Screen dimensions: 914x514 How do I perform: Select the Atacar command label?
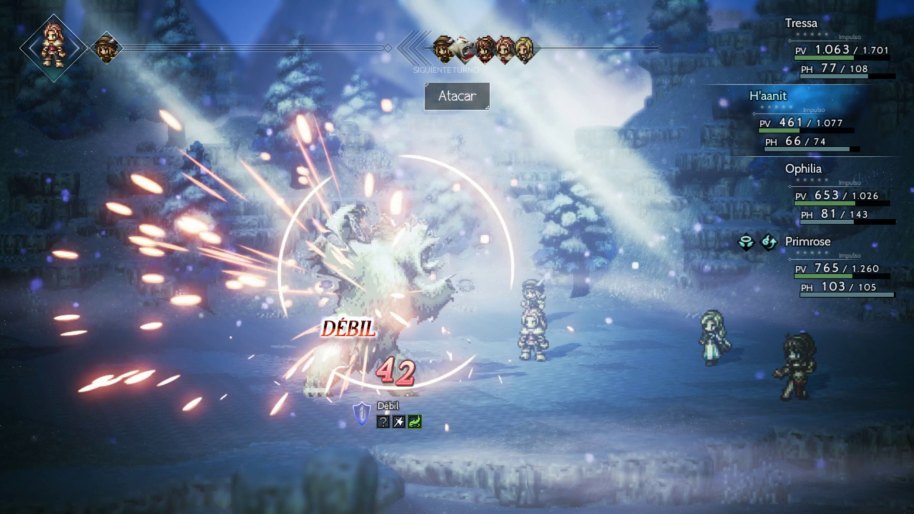click(457, 97)
